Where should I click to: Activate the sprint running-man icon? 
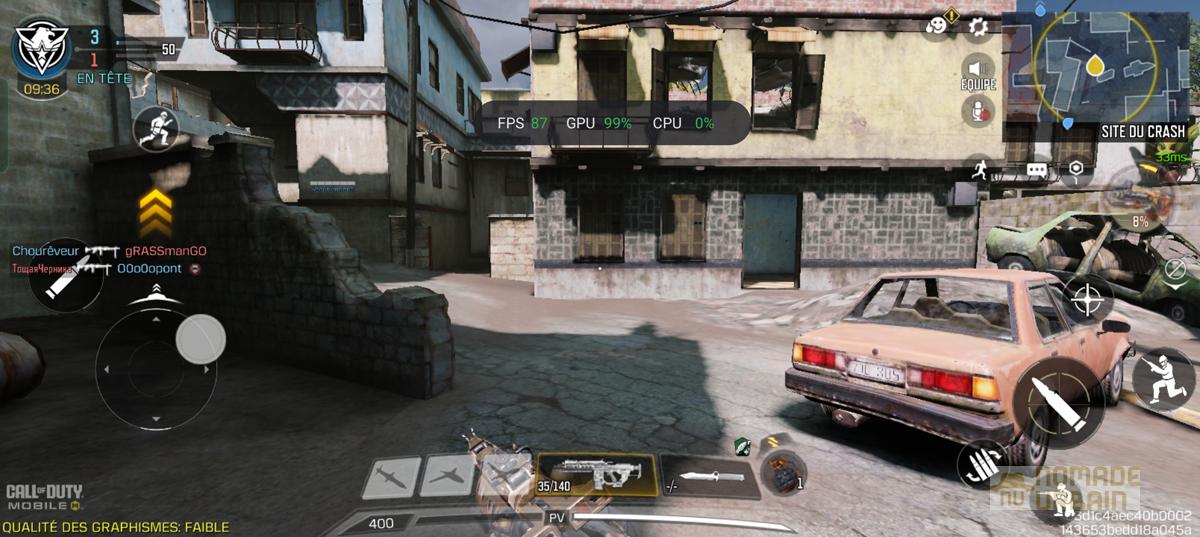click(x=979, y=168)
